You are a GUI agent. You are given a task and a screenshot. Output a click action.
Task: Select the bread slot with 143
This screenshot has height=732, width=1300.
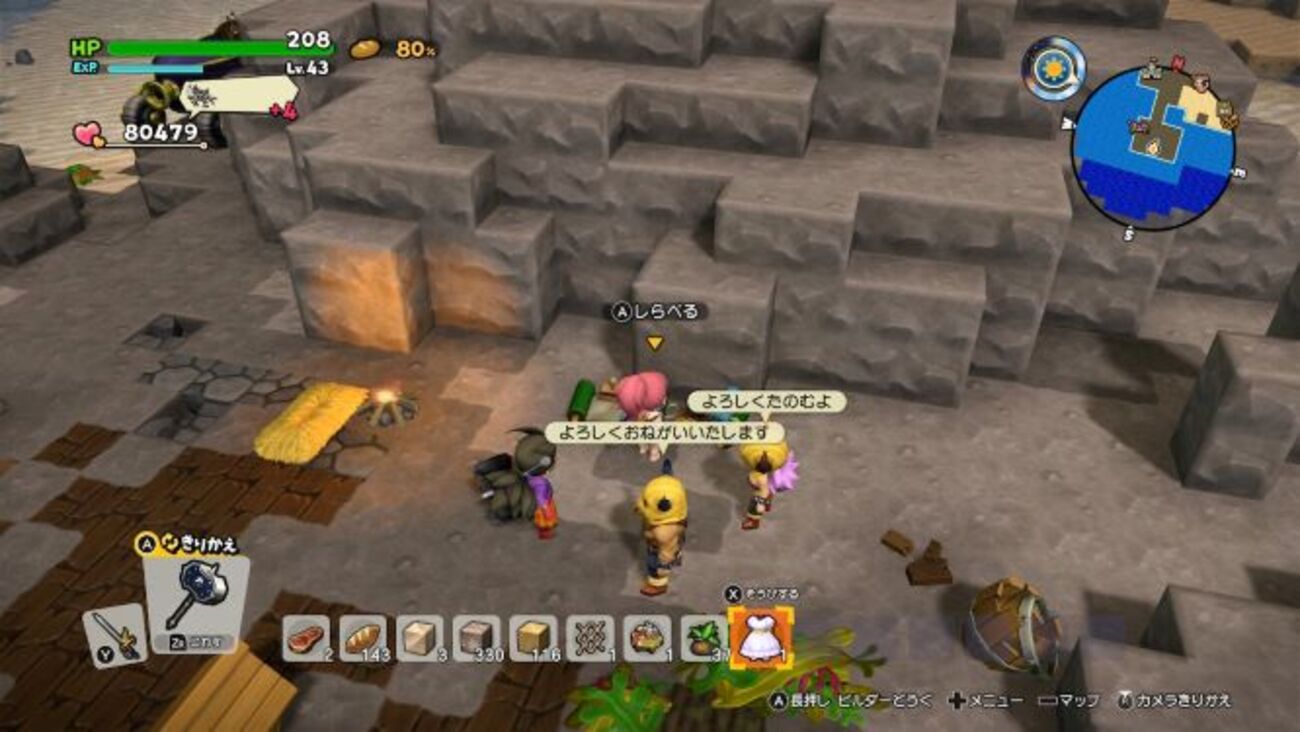point(362,638)
